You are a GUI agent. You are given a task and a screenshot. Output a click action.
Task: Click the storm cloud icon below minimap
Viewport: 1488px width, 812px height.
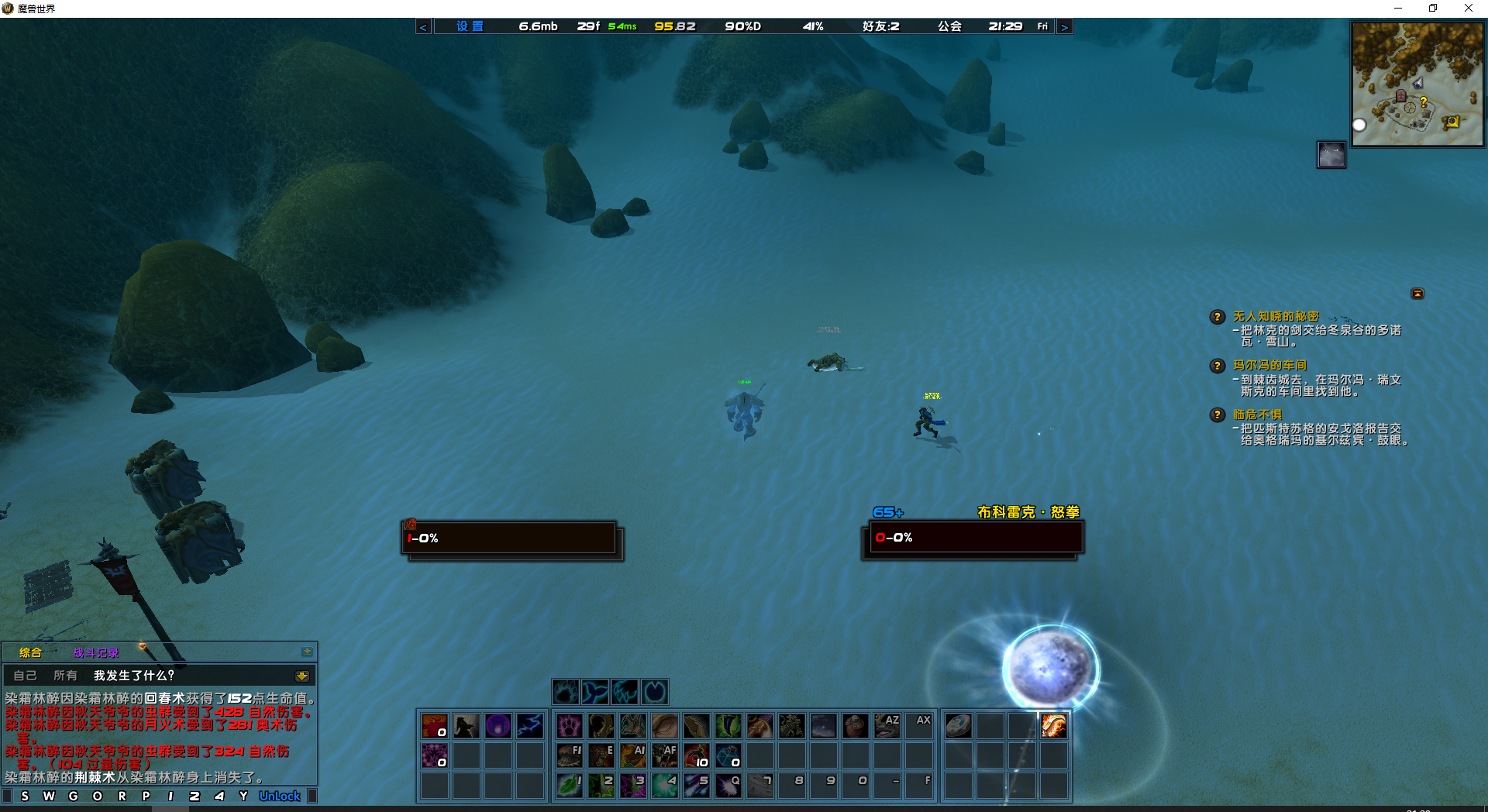(x=1331, y=155)
